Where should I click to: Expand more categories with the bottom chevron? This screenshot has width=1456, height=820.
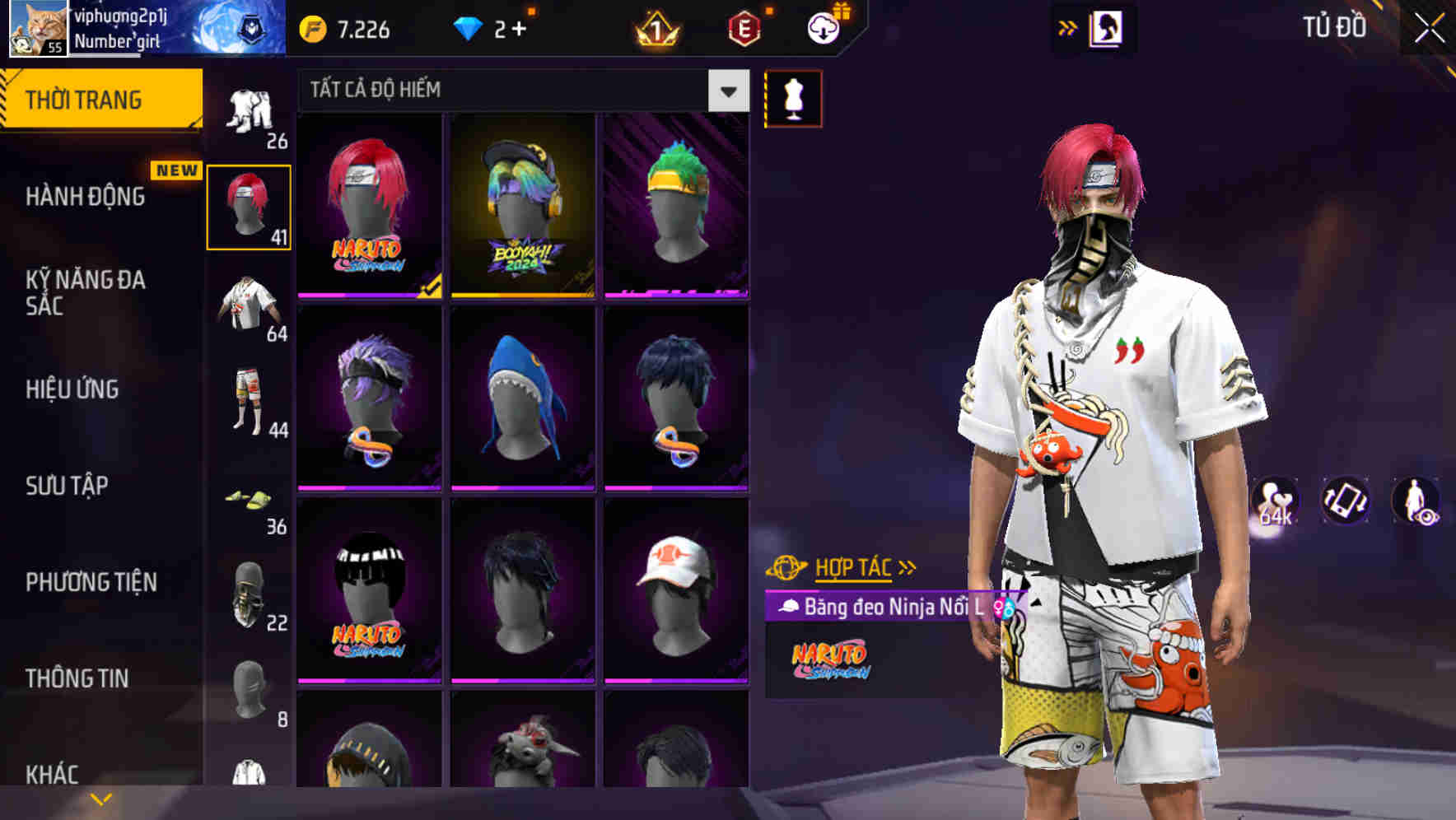[100, 797]
